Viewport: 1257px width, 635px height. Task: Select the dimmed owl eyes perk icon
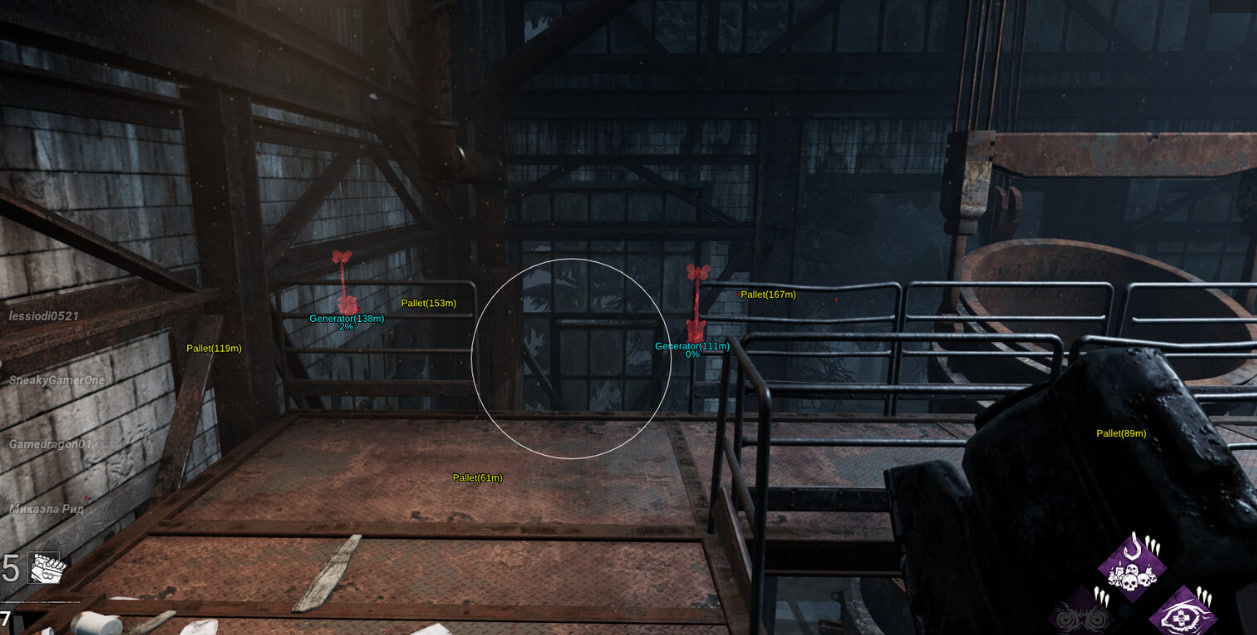click(x=1084, y=613)
